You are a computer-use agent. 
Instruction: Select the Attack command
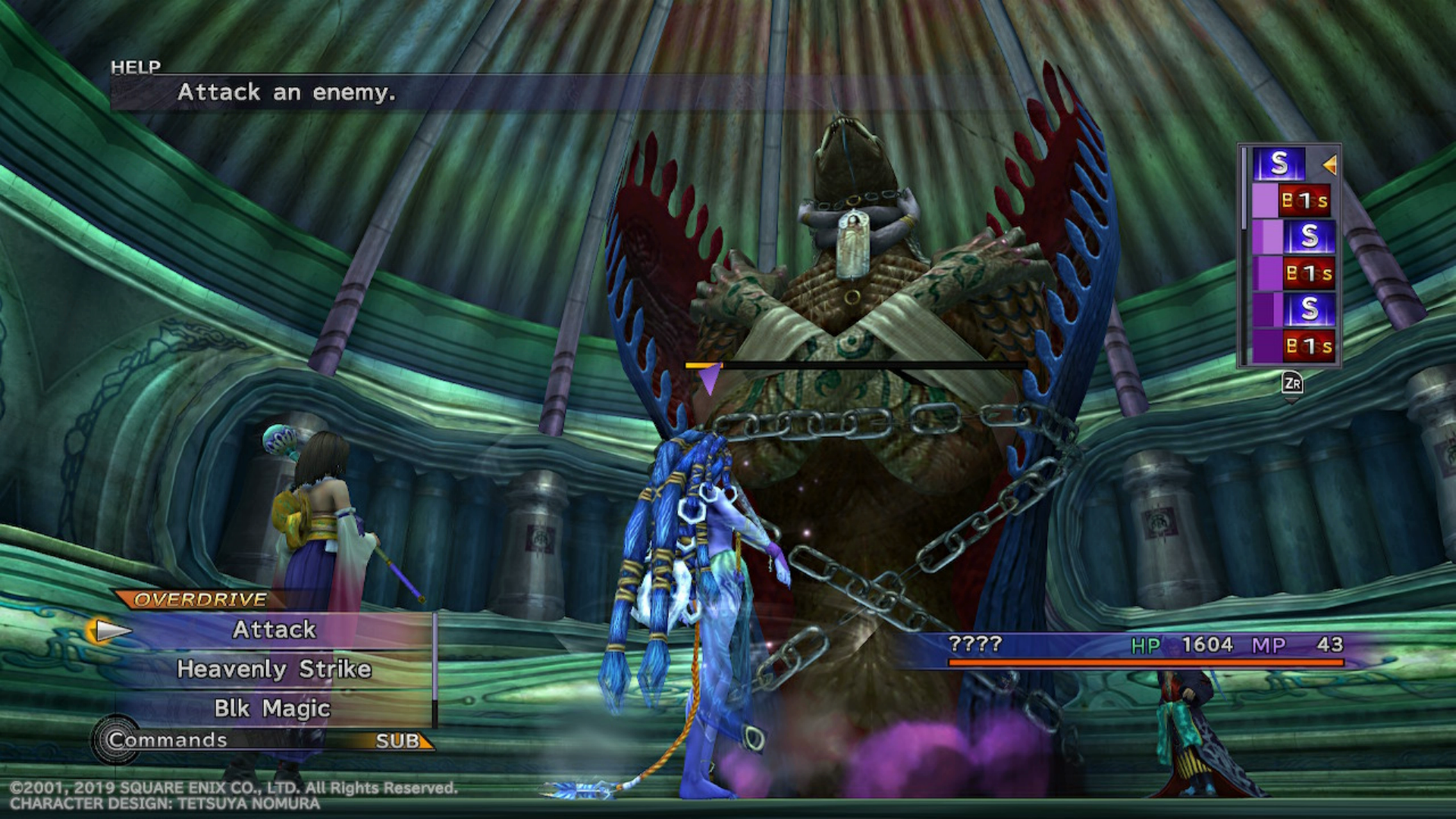pyautogui.click(x=274, y=629)
